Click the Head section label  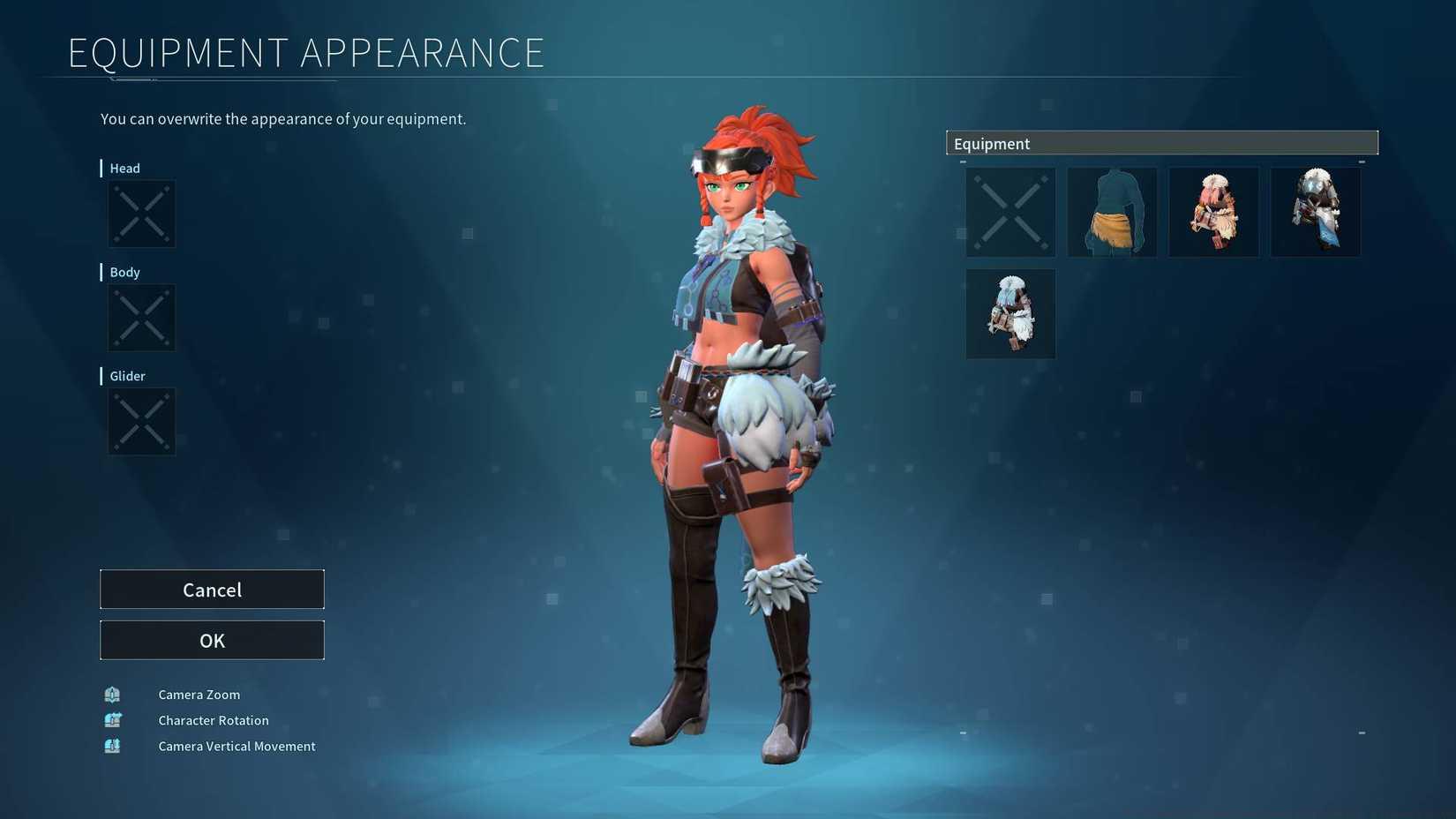pos(124,168)
